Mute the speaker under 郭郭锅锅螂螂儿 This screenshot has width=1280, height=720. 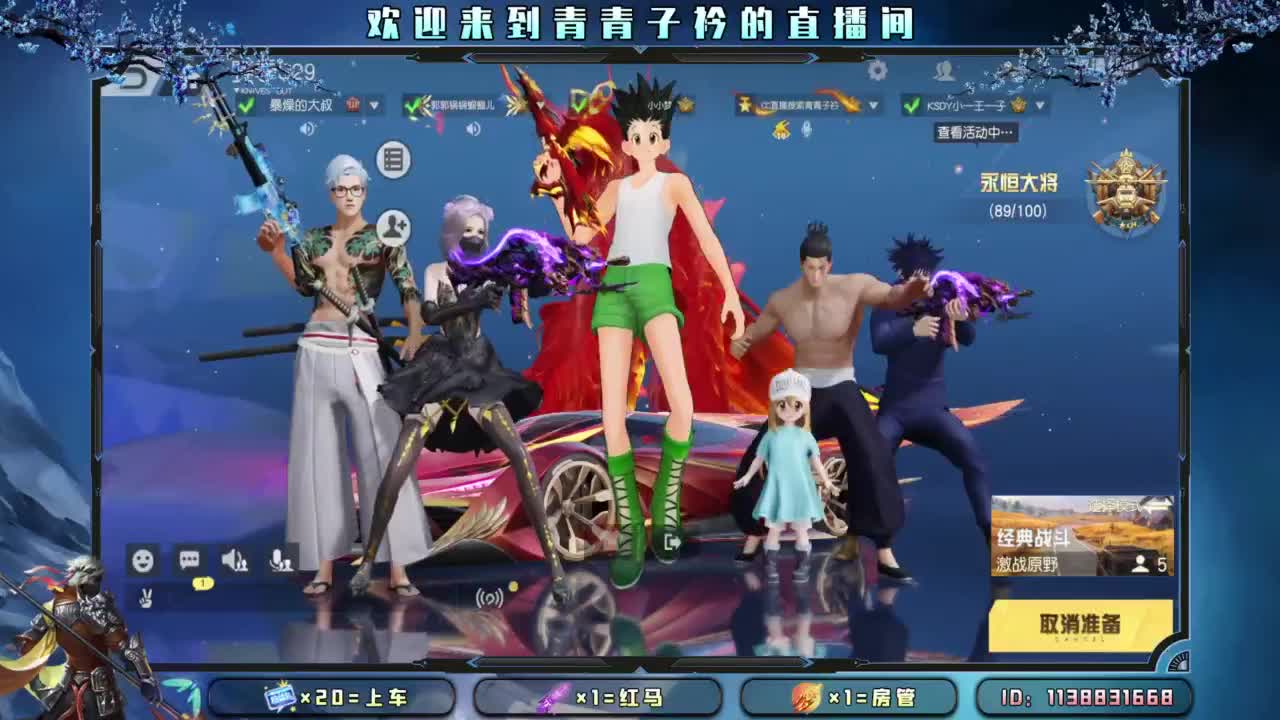point(470,128)
